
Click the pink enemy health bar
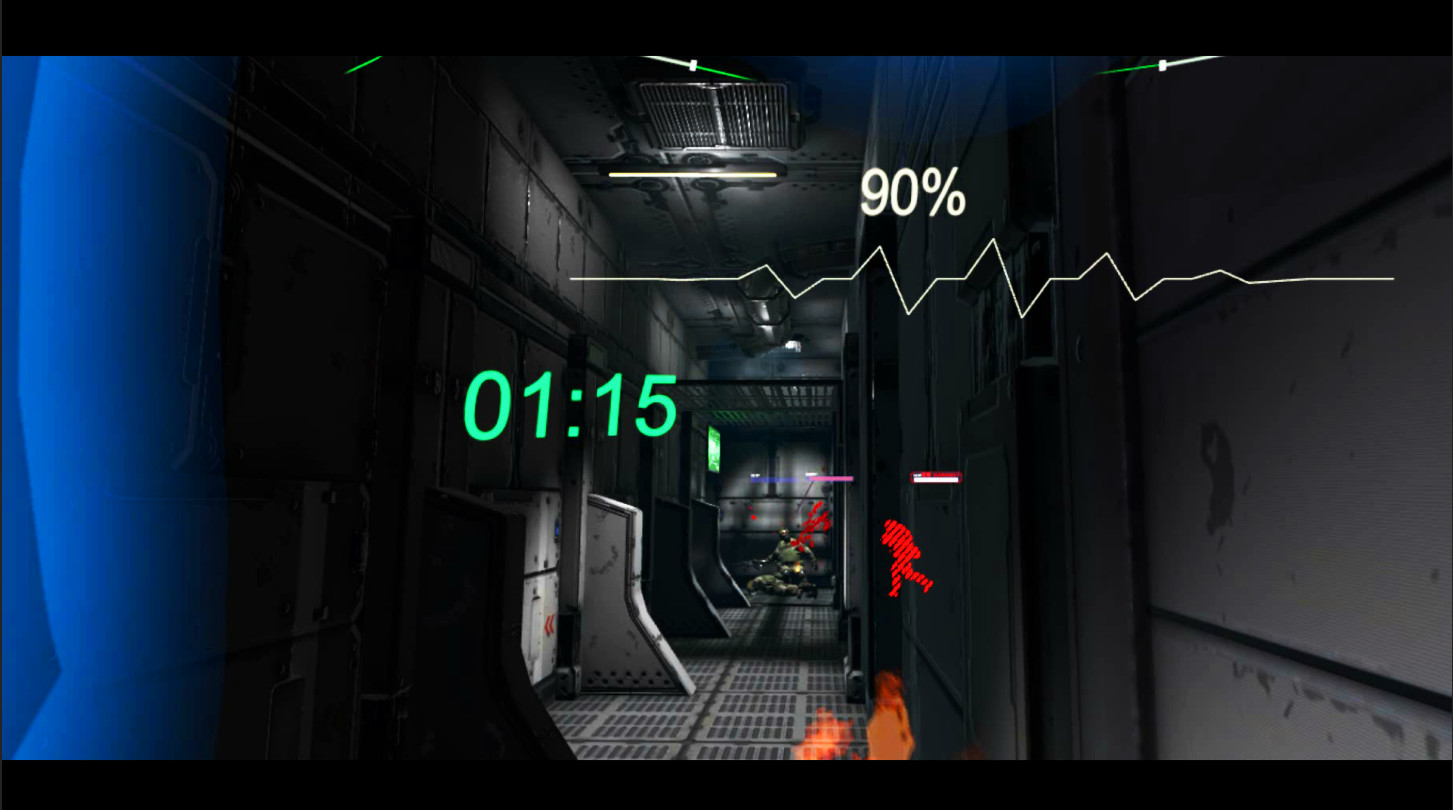(830, 478)
